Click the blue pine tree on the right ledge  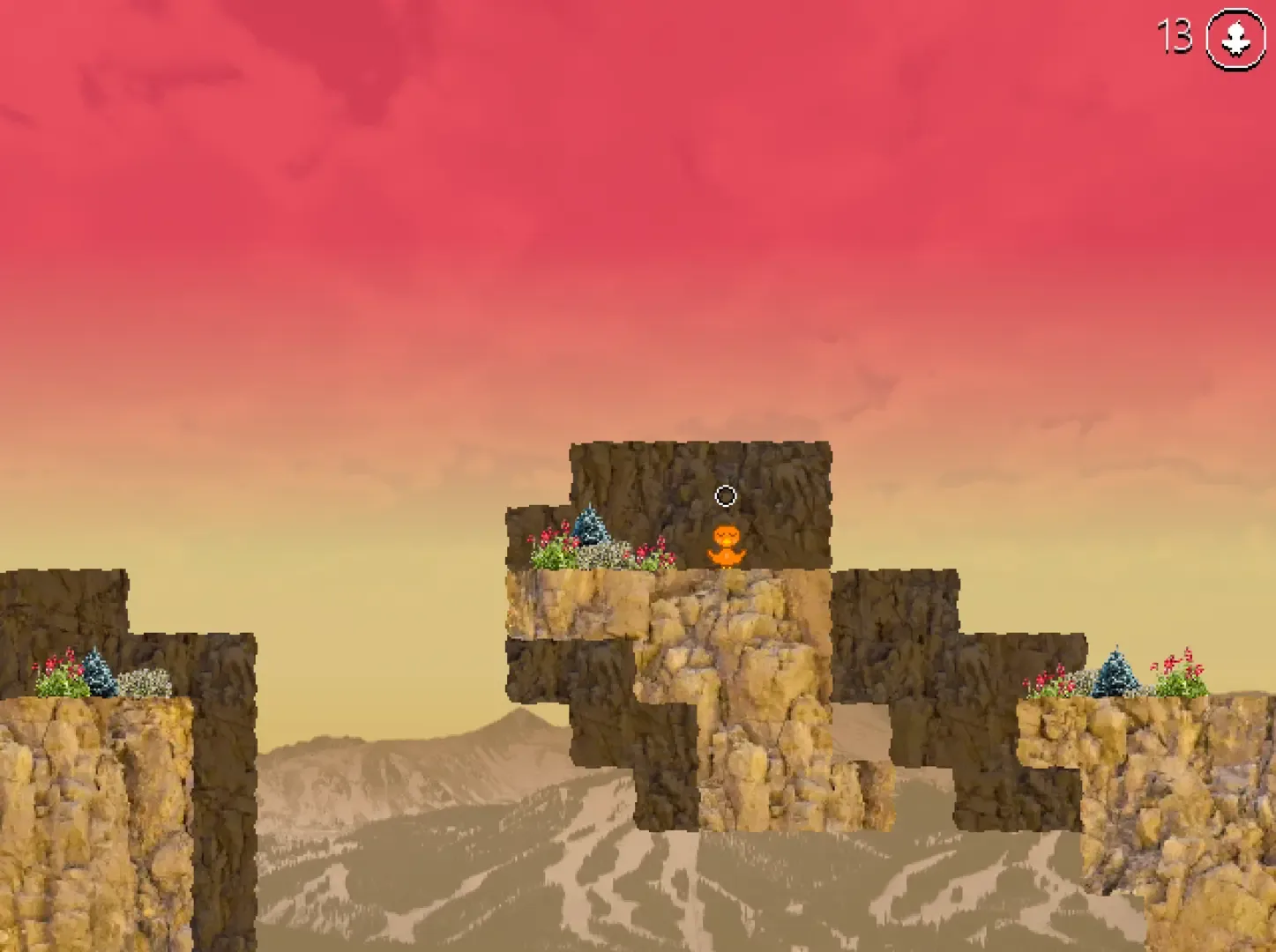tap(1116, 672)
